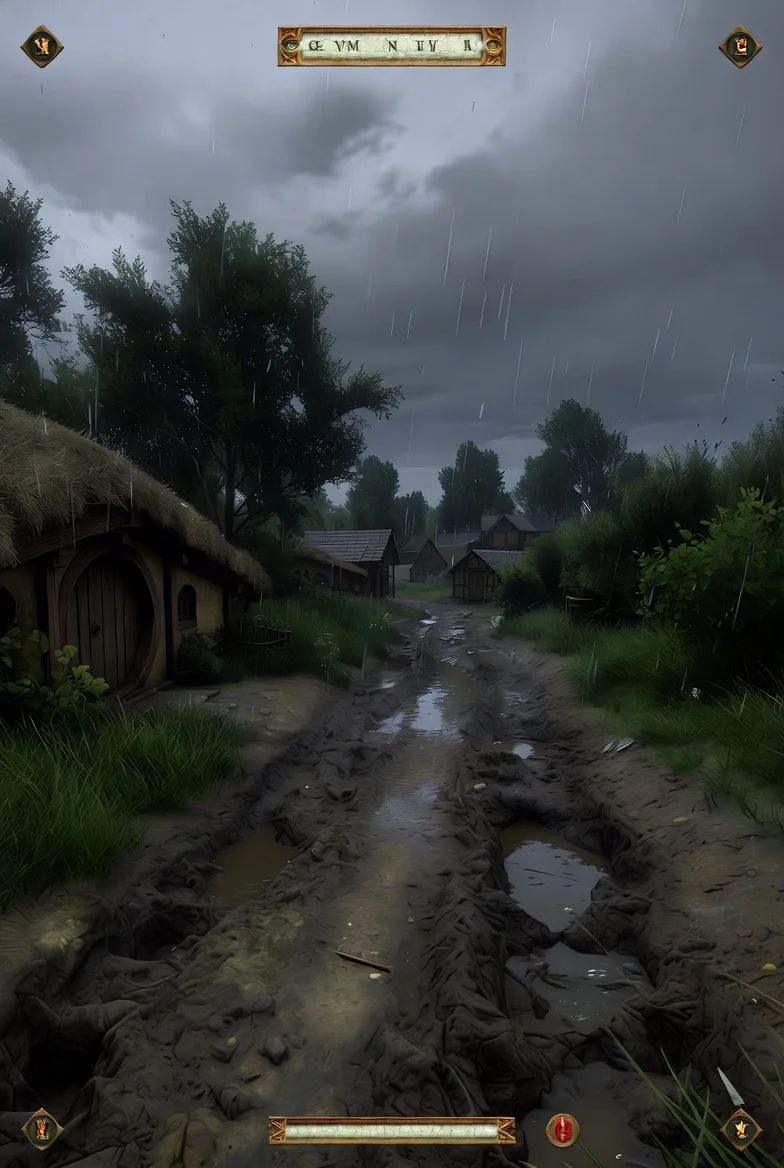Image resolution: width=784 pixels, height=1168 pixels.
Task: Open the golden flame diamond icon
Action: click(741, 1129)
